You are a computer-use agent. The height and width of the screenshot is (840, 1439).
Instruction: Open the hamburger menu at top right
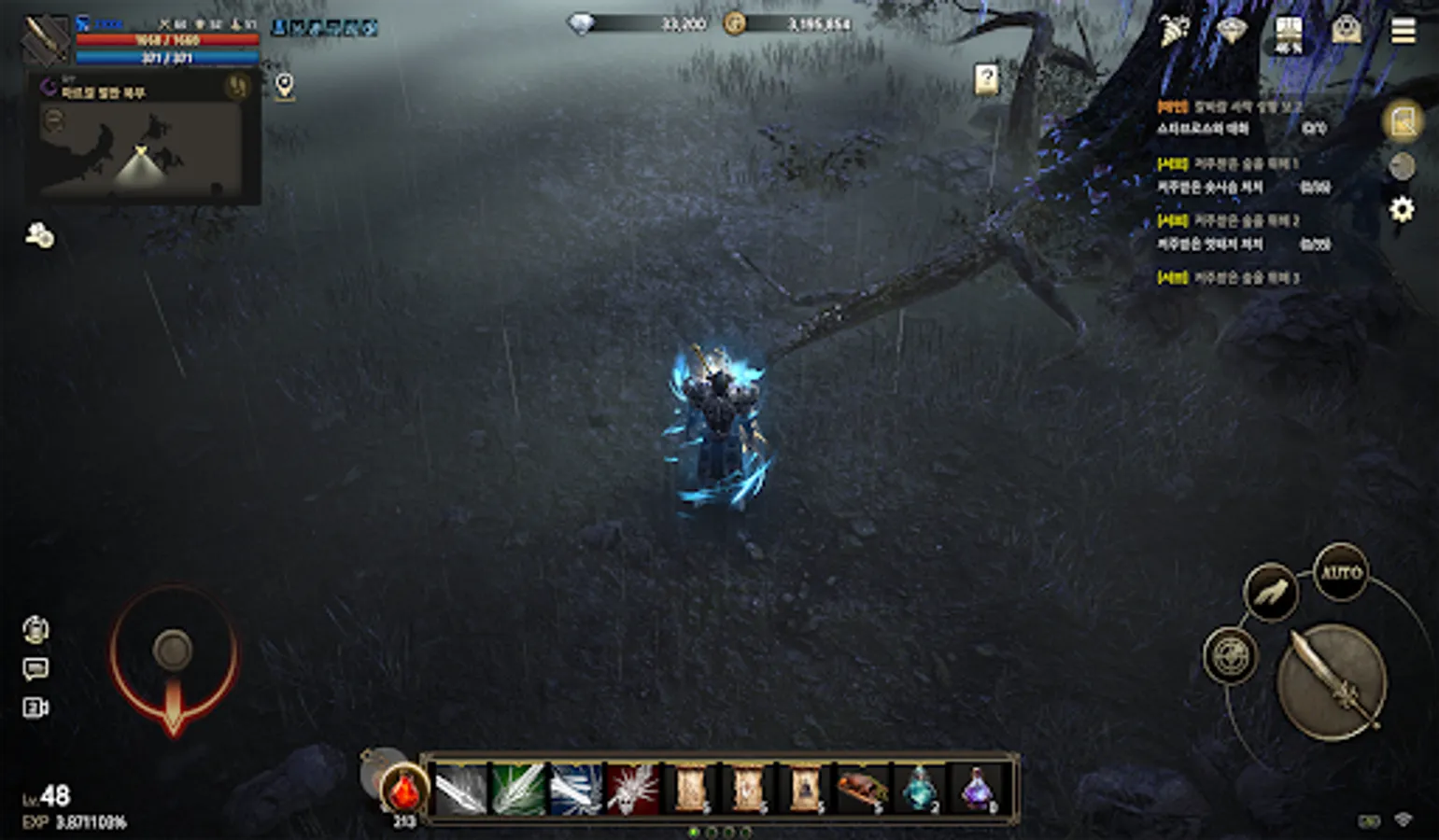pos(1402,28)
